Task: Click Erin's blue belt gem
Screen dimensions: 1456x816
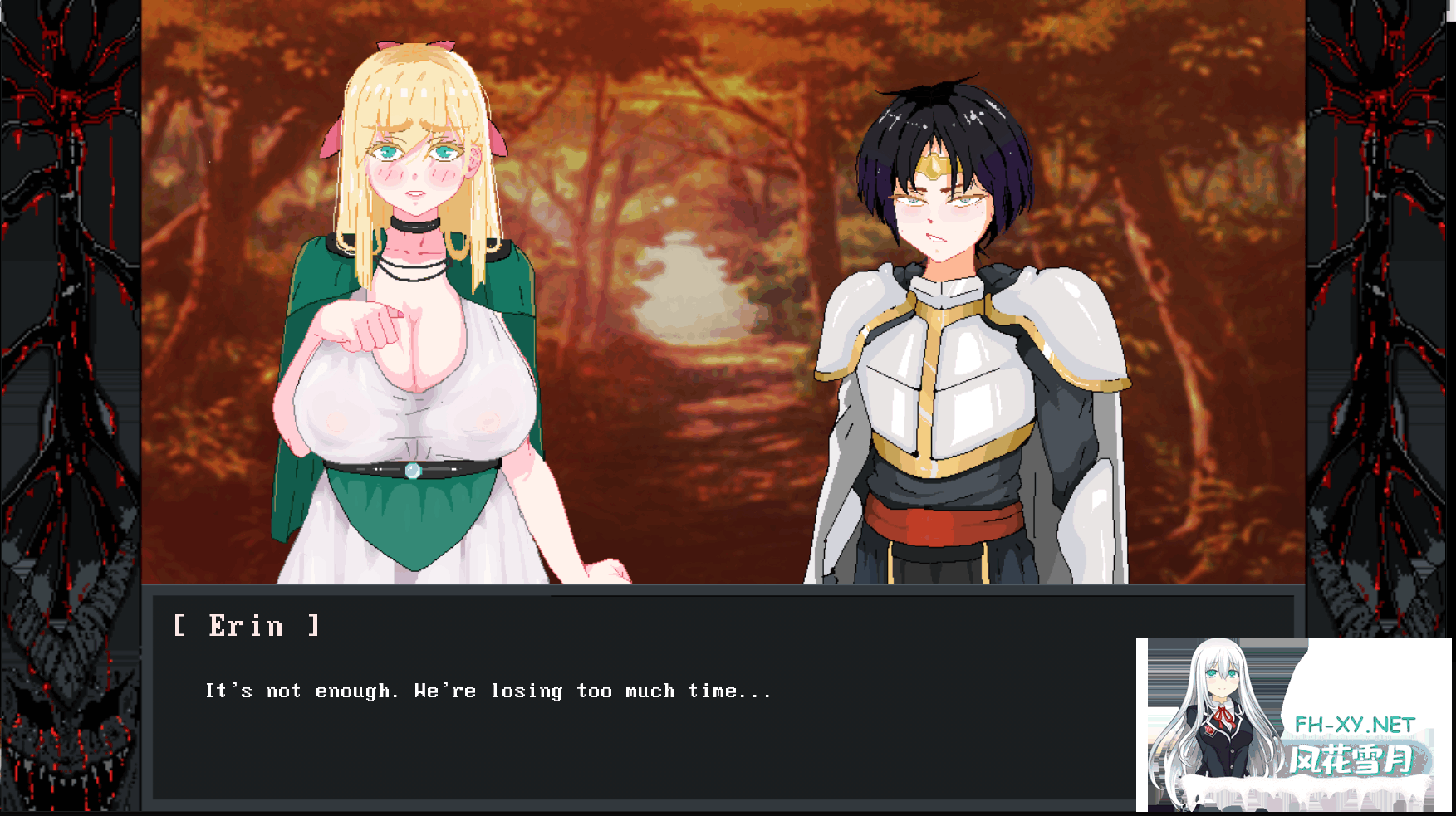Action: coord(413,472)
